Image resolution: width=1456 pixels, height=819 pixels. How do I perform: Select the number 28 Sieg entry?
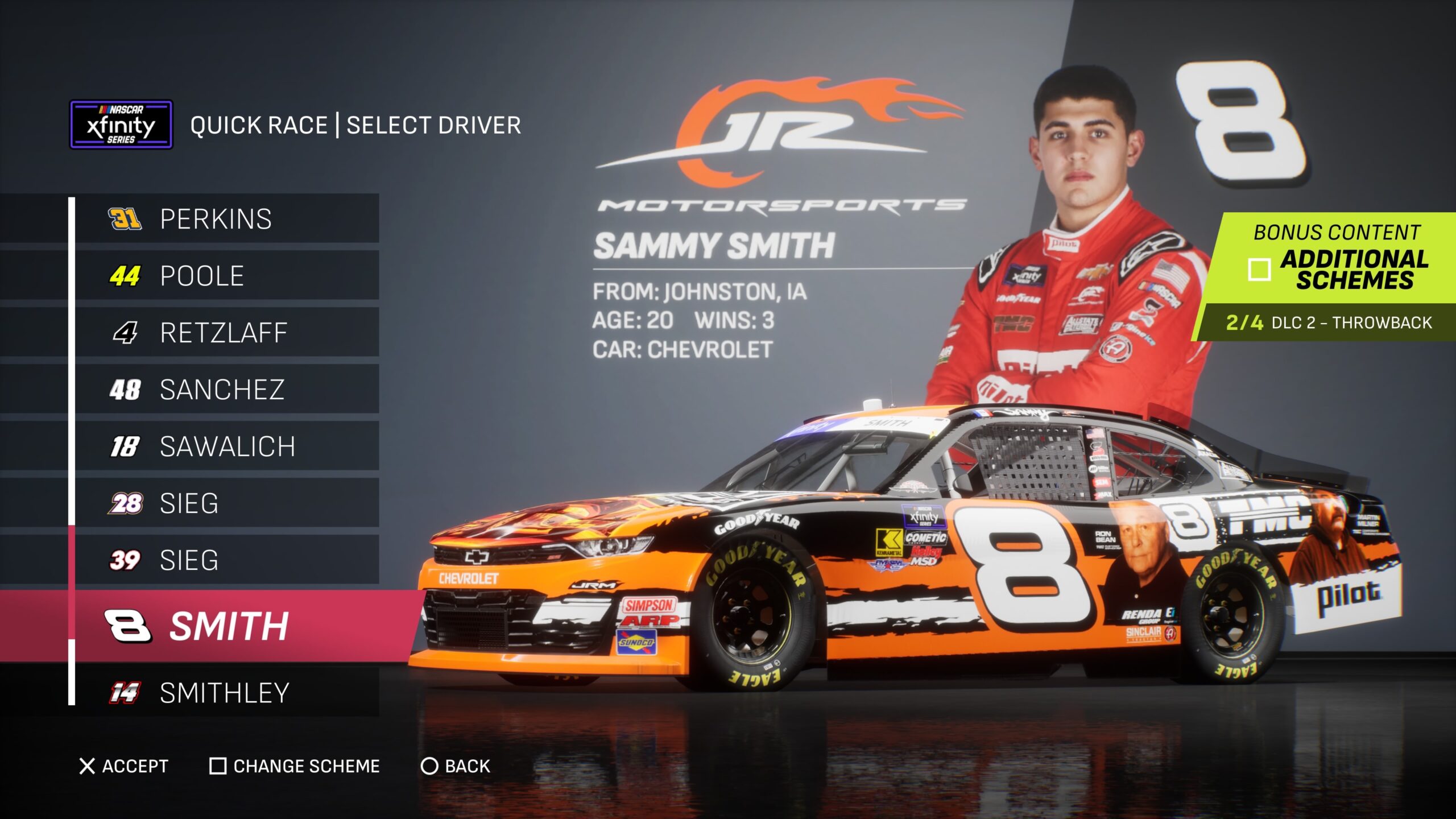coord(226,503)
